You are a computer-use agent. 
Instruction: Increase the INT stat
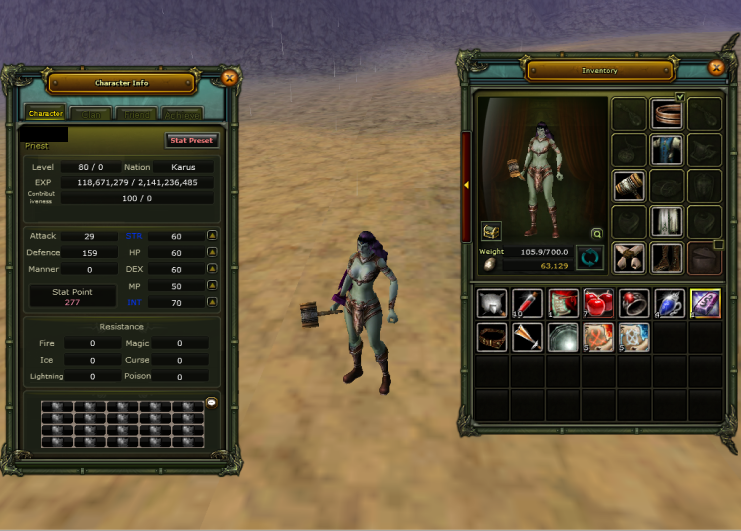click(x=212, y=302)
